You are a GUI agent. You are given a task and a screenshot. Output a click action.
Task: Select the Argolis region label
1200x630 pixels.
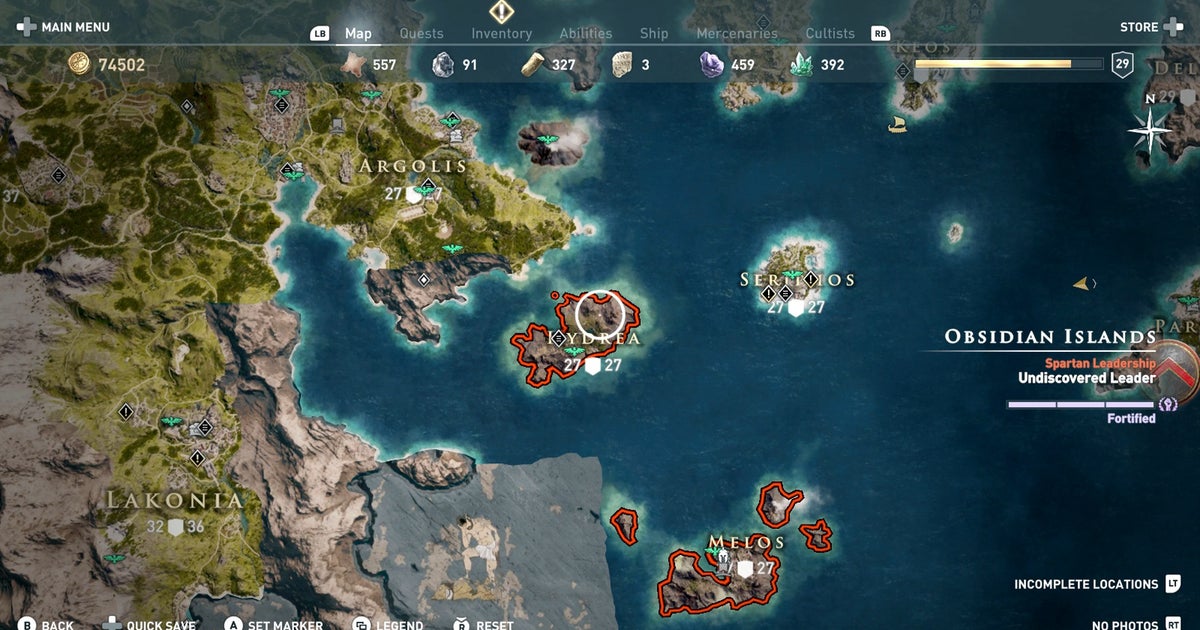[x=414, y=166]
